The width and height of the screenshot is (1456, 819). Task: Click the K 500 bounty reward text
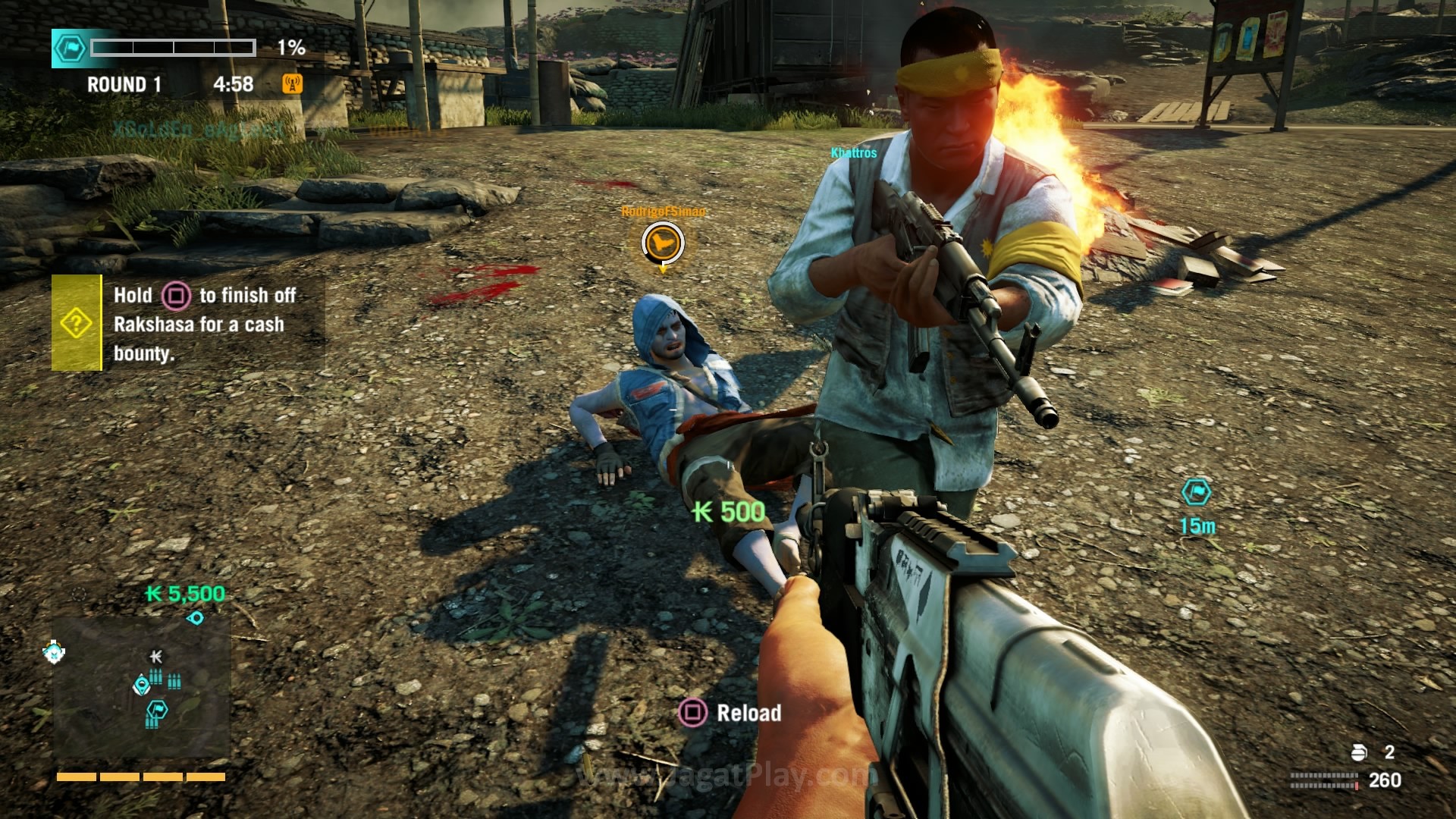[x=730, y=511]
